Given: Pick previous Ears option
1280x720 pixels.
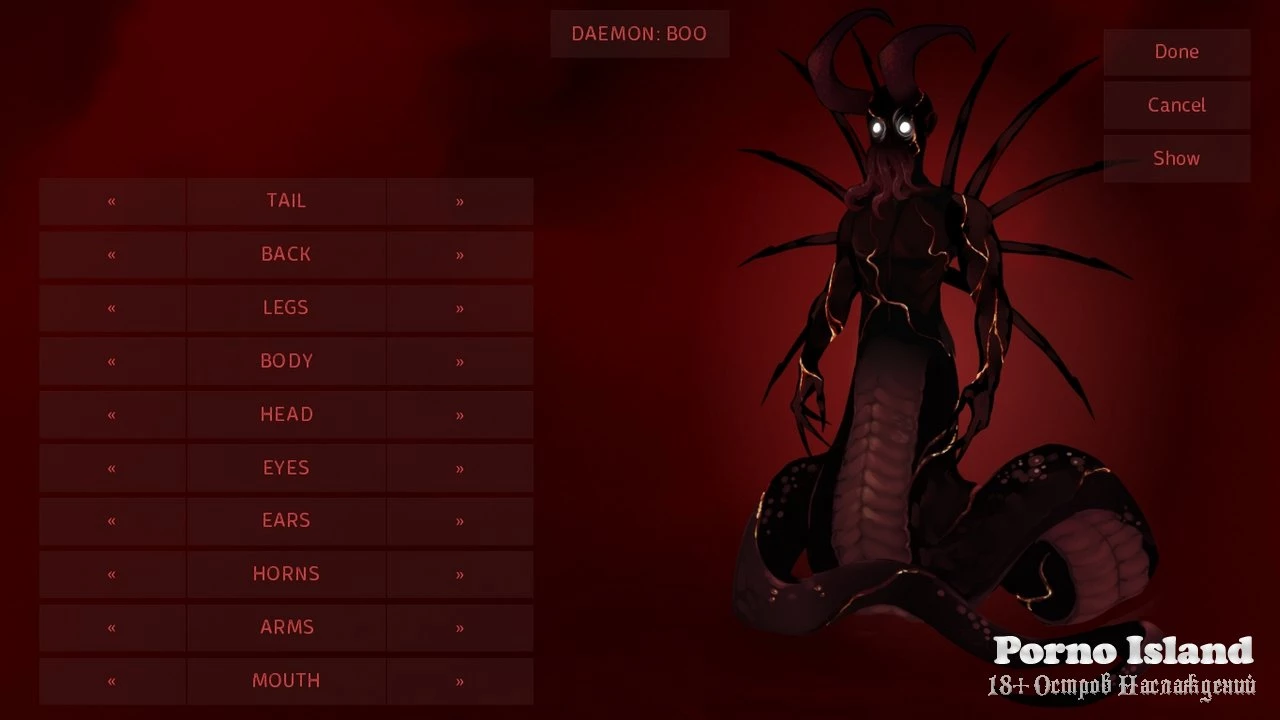Looking at the screenshot, I should pos(112,521).
